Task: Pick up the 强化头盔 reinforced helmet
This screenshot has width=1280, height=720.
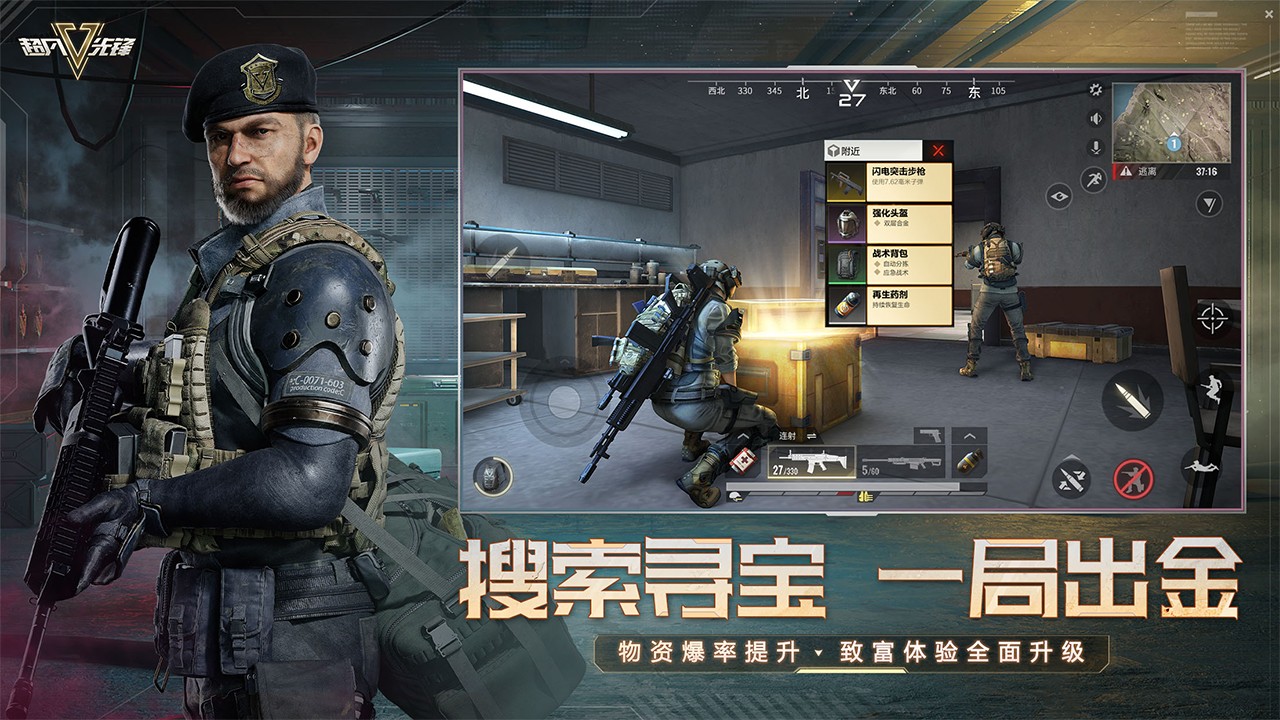Action: point(888,224)
